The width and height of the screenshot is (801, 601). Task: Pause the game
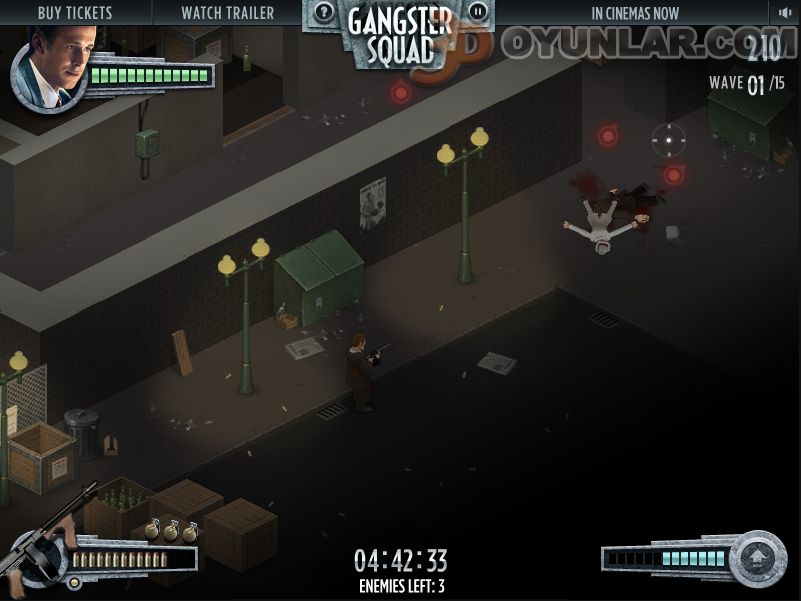[x=478, y=12]
